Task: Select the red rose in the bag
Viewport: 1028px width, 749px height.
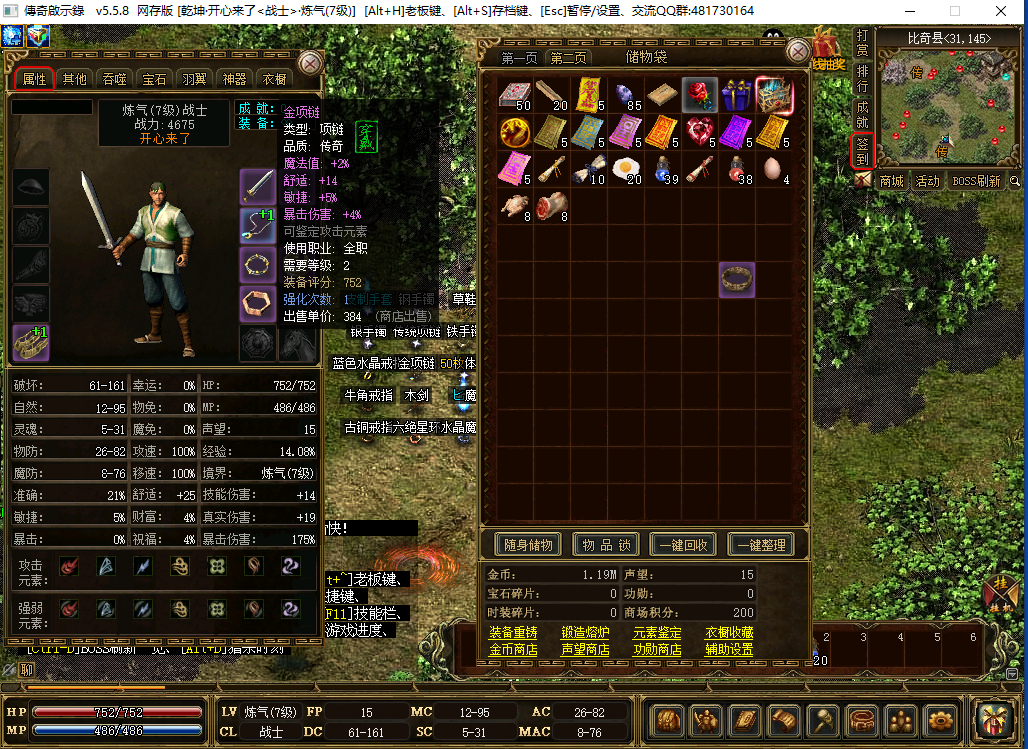Action: 700,95
